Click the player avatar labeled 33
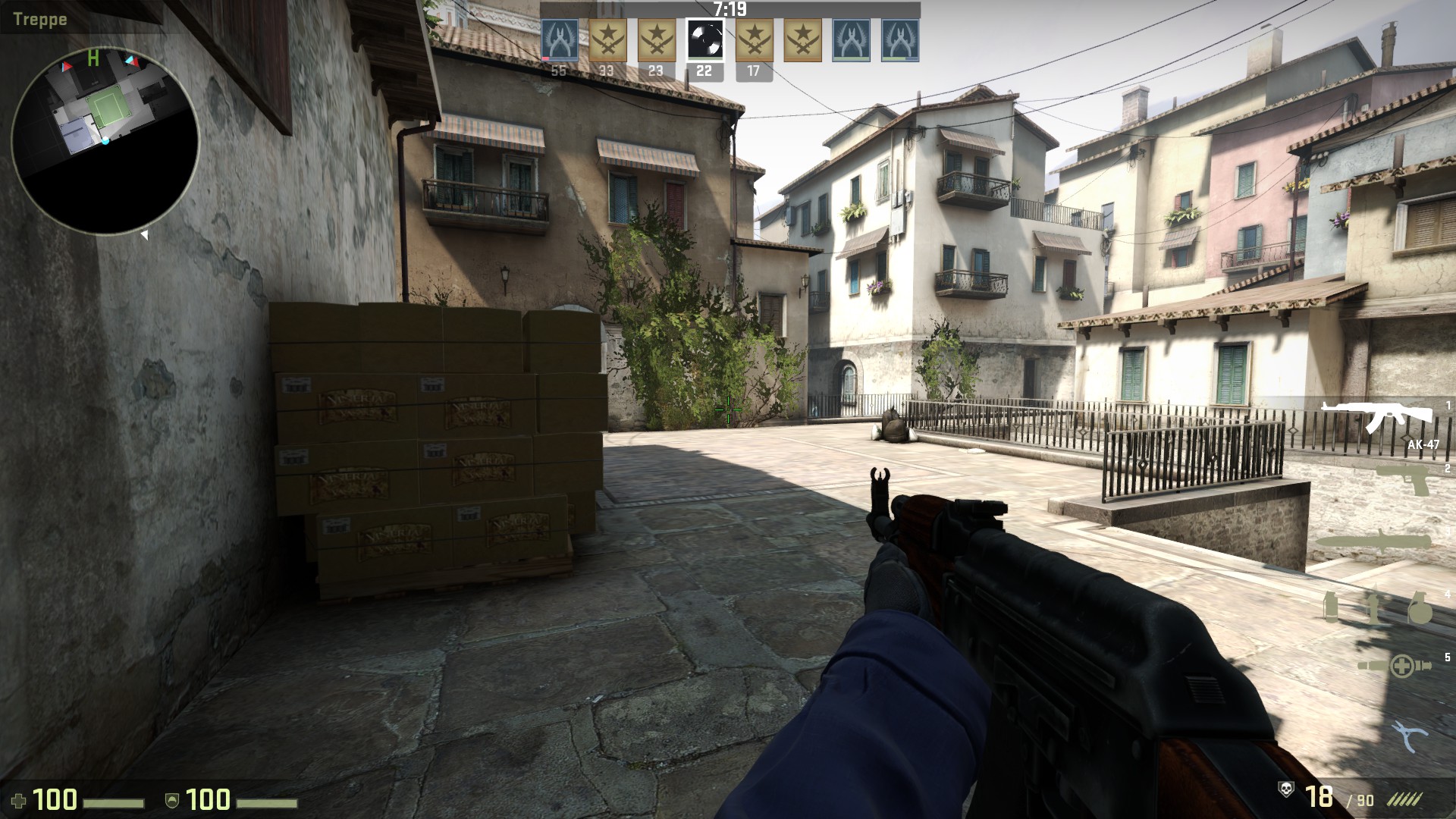Viewport: 1456px width, 819px height. [607, 40]
